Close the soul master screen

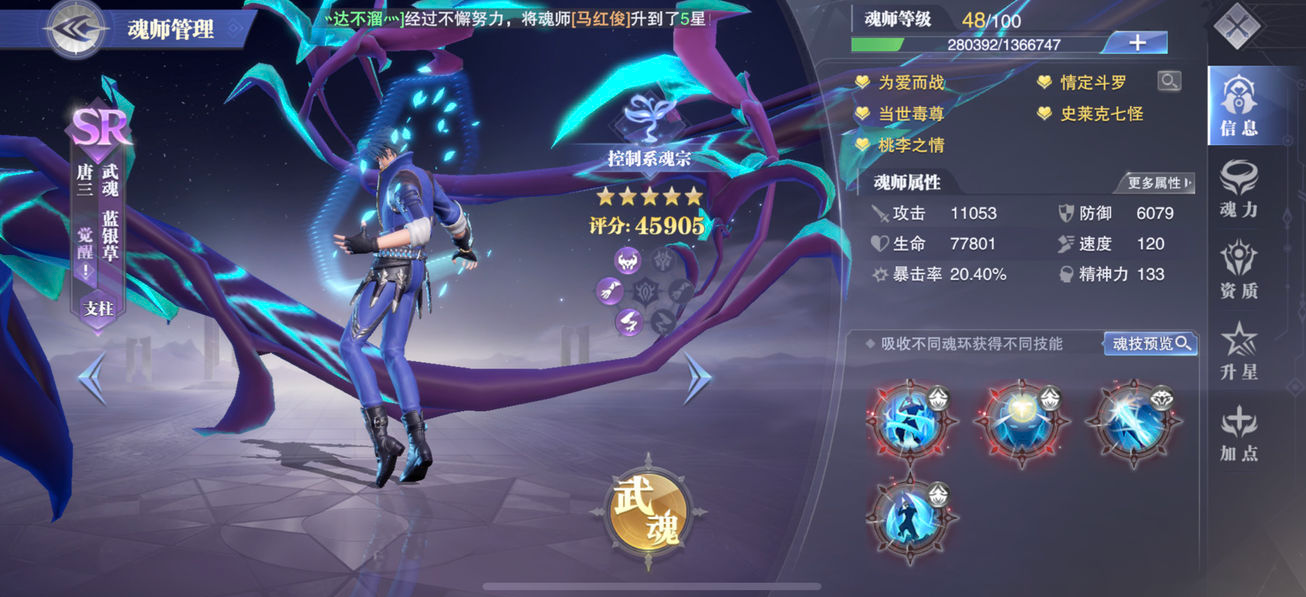pyautogui.click(x=1238, y=26)
